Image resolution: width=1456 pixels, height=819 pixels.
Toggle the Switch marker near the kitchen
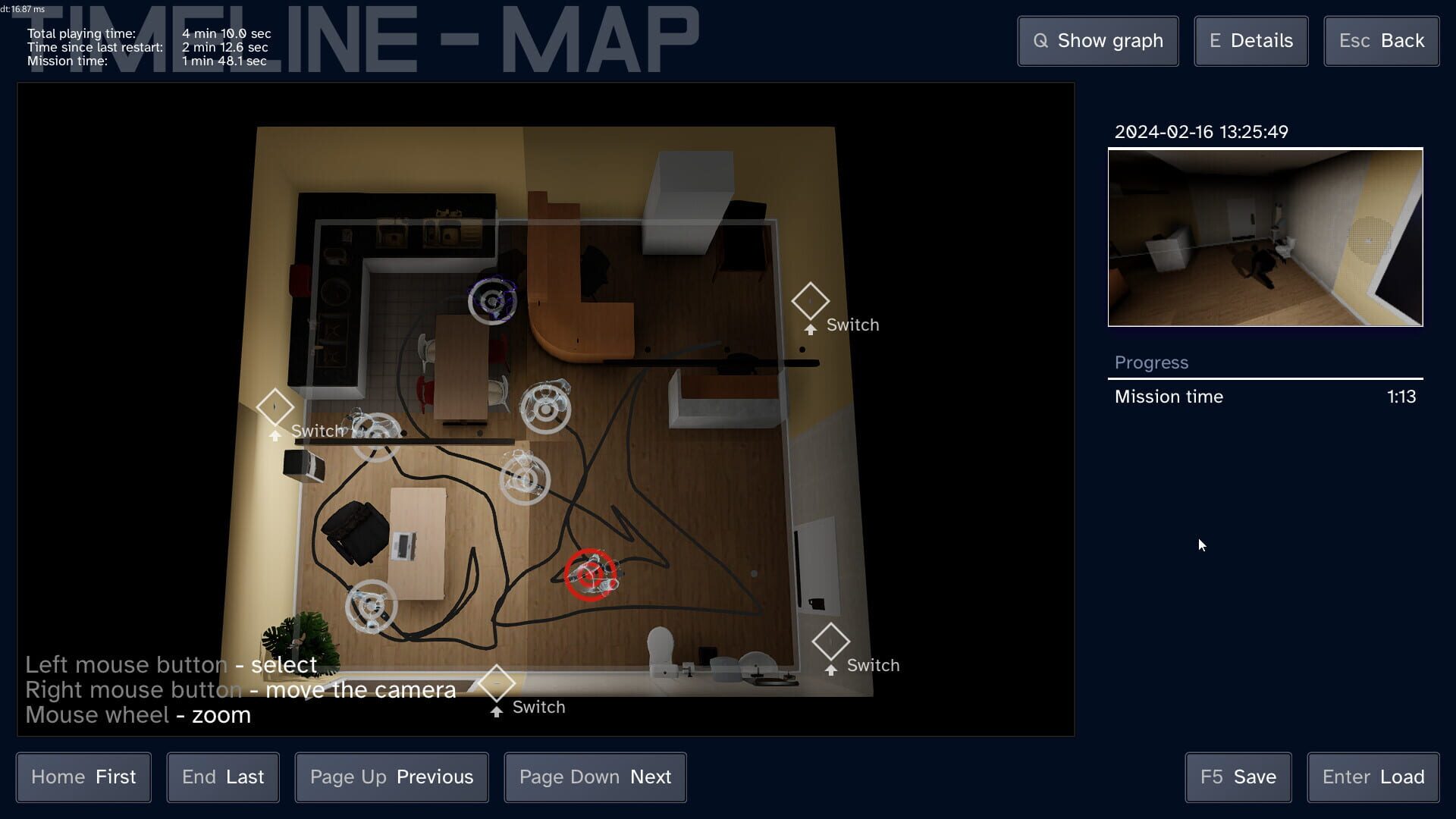[276, 408]
